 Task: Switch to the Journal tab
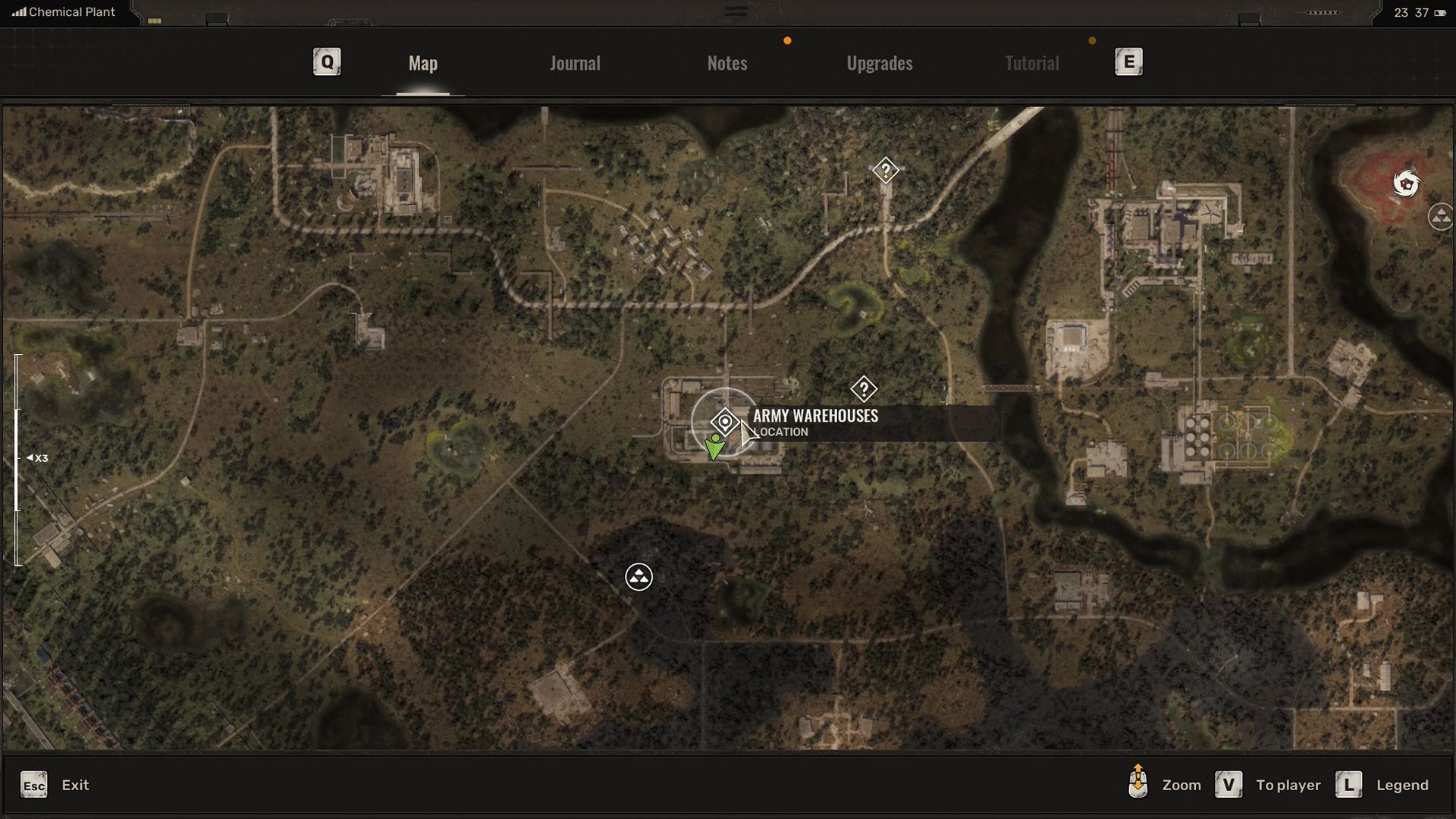tap(575, 63)
